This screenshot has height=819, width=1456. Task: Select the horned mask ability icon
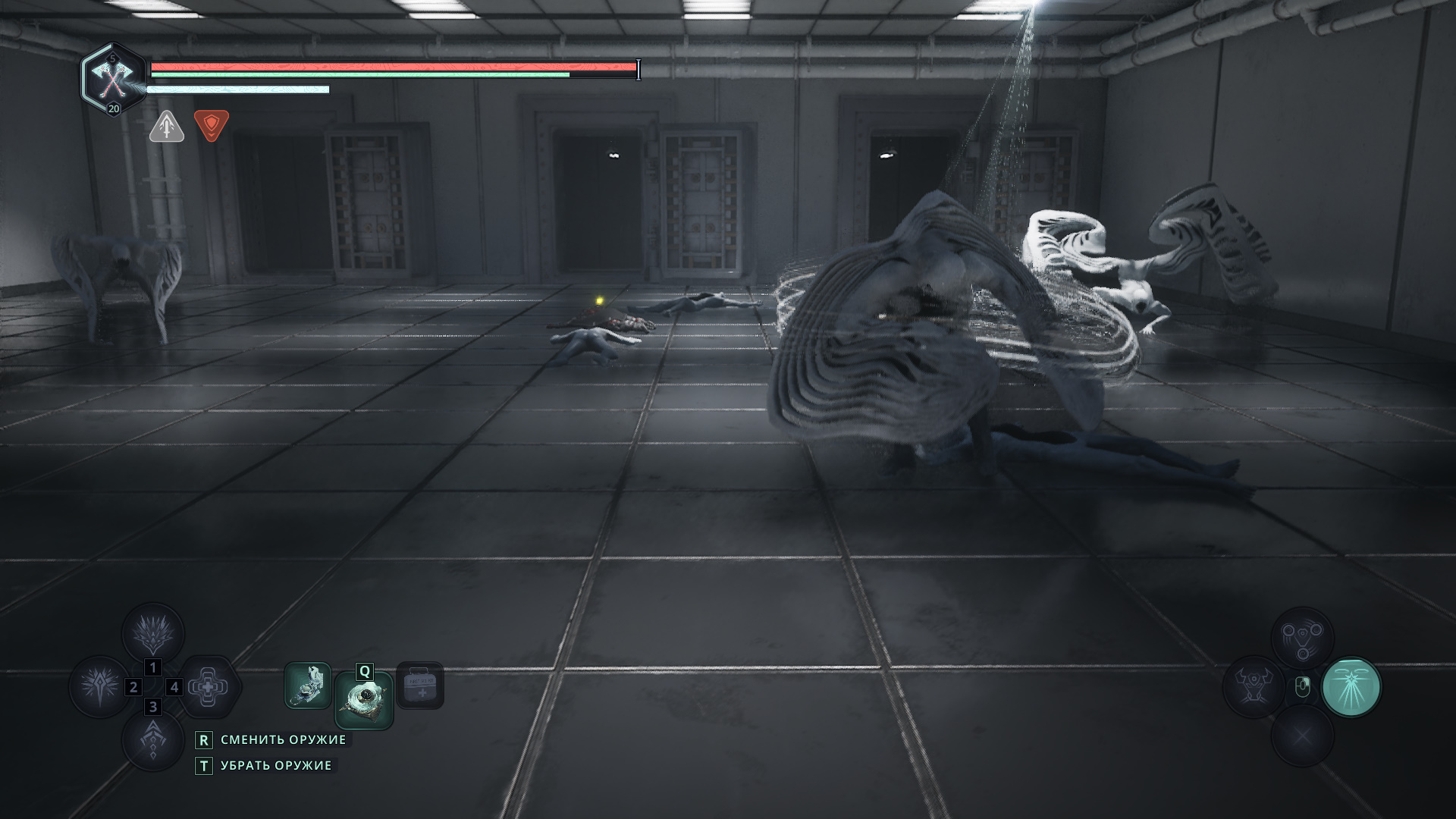coord(1253,686)
